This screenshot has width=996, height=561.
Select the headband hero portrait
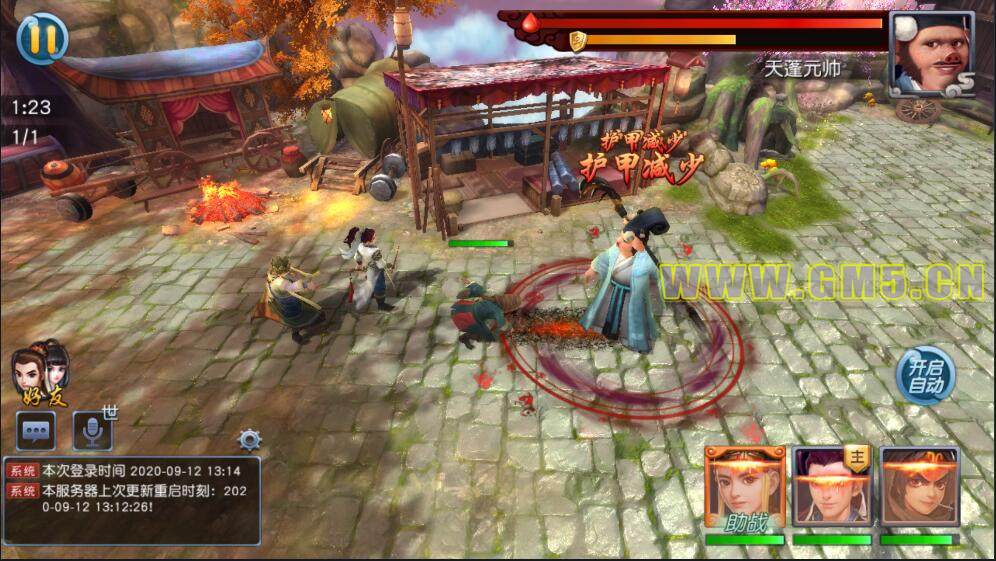[x=919, y=487]
